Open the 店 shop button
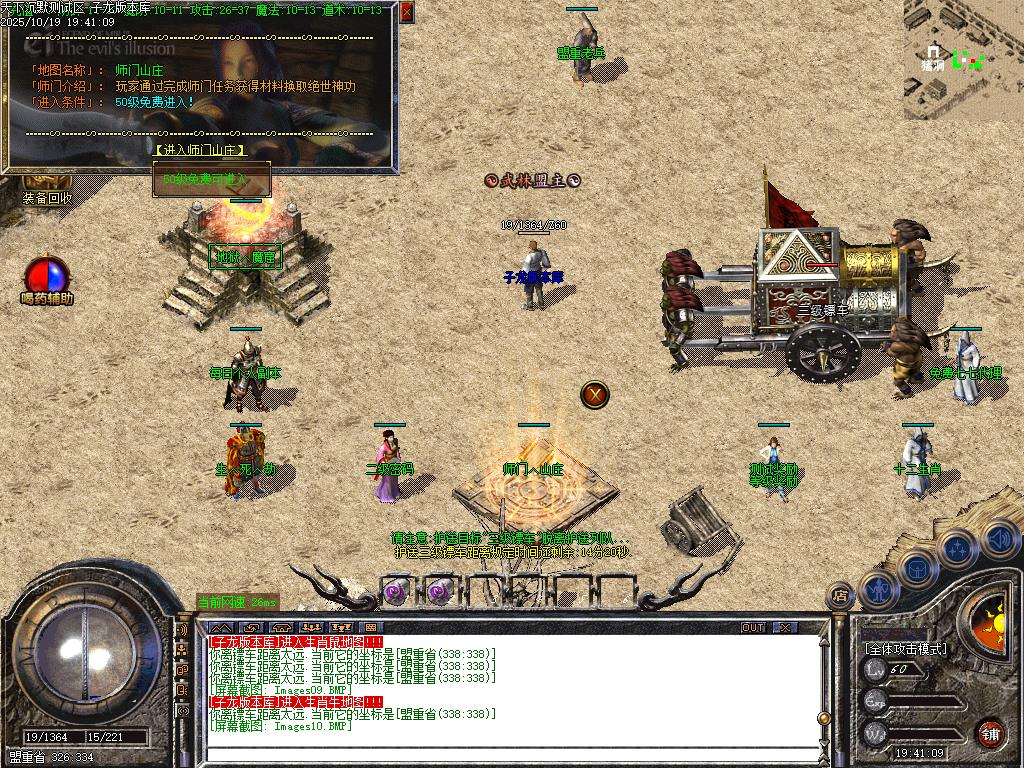The height and width of the screenshot is (768, 1024). pos(840,596)
